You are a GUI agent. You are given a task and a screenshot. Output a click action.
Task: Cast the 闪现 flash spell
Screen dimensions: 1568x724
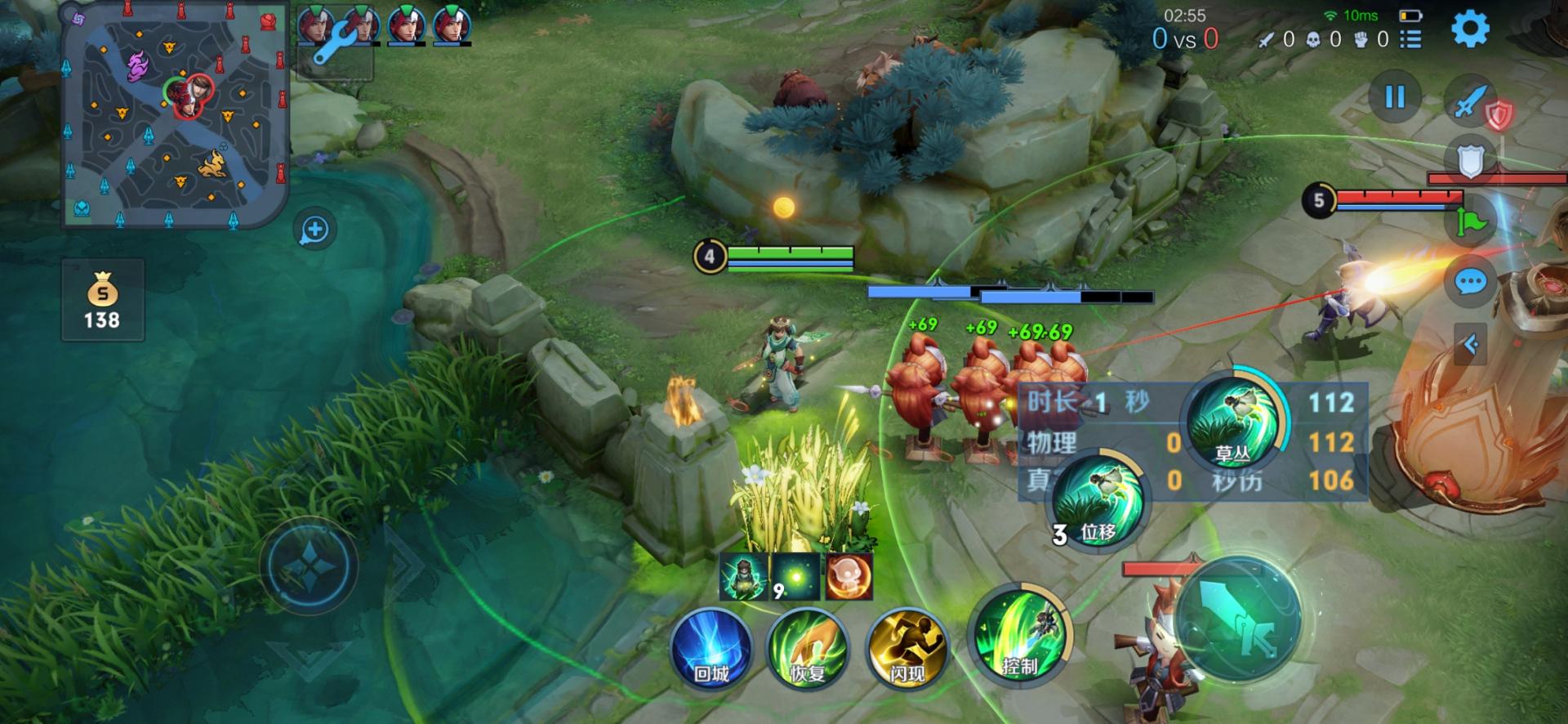[x=906, y=648]
